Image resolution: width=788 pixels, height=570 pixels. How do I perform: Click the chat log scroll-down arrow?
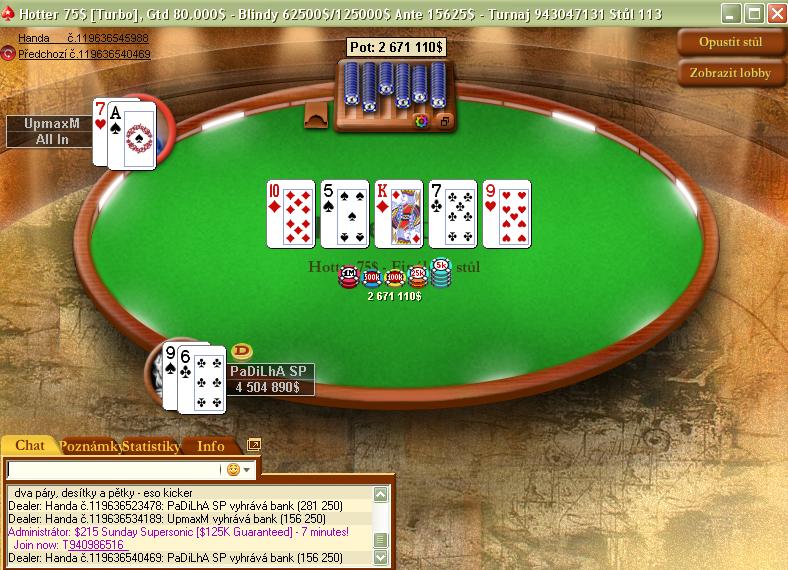point(380,557)
